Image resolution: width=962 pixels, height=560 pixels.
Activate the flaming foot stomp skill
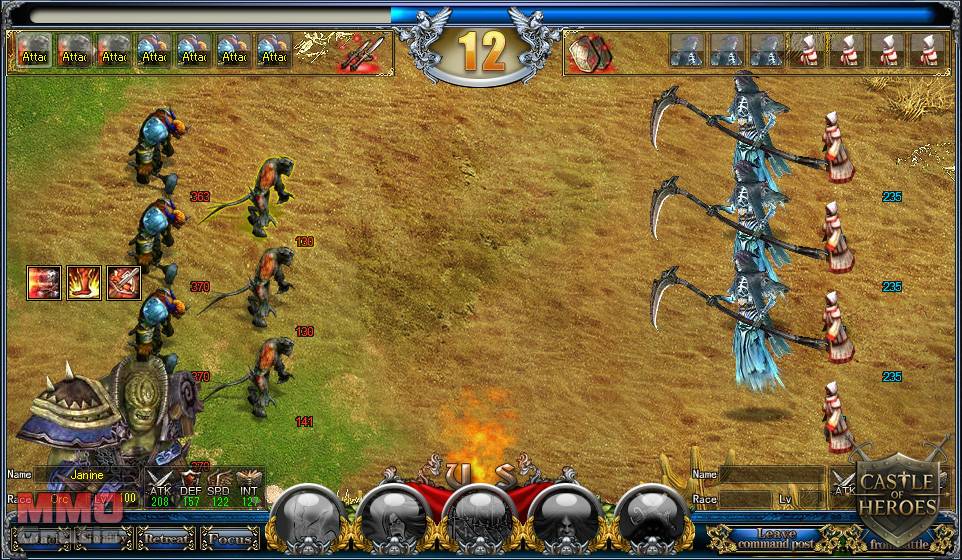point(82,283)
